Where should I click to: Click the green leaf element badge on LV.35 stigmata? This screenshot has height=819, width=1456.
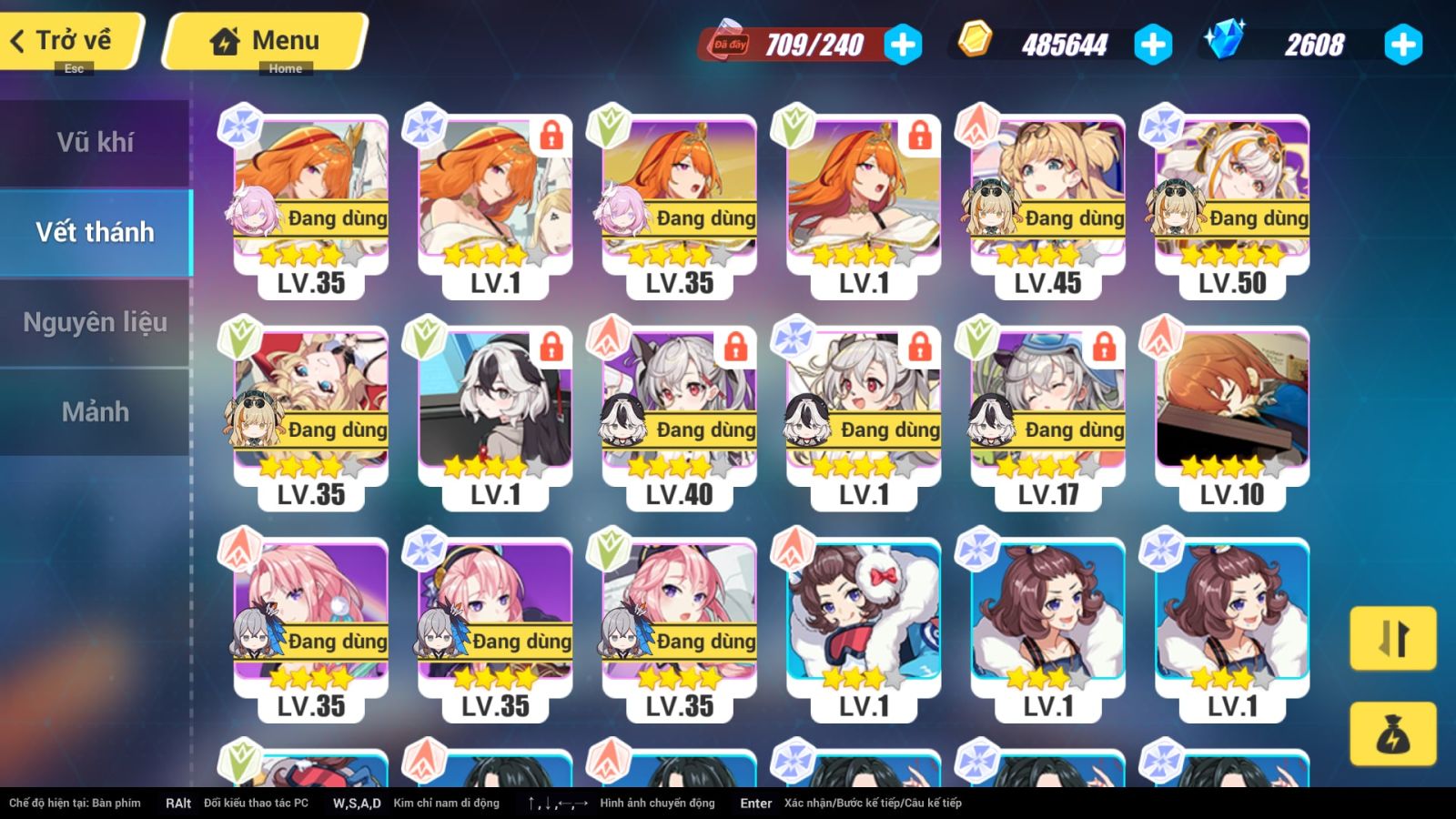607,123
